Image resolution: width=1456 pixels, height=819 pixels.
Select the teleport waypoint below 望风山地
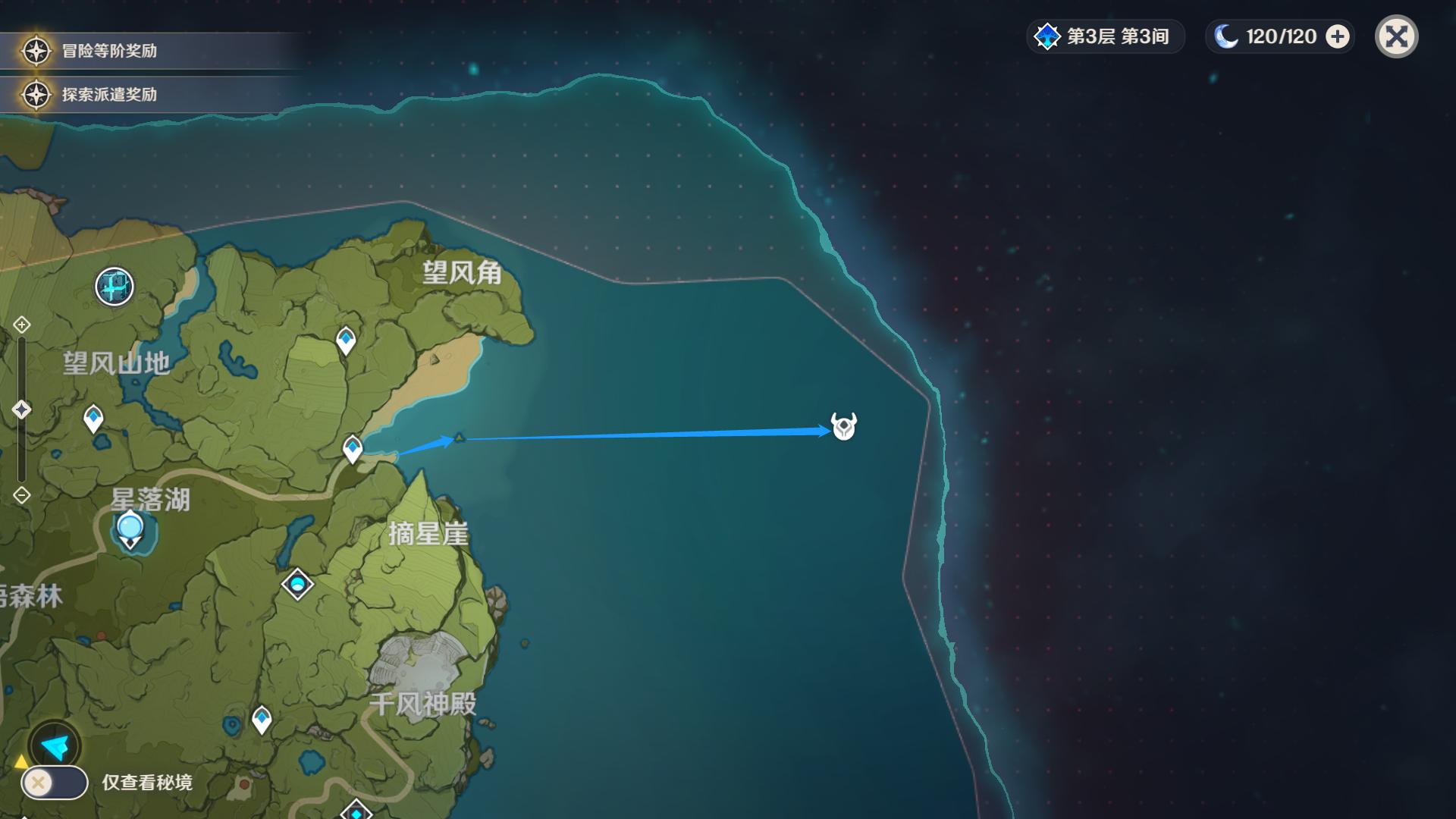click(93, 418)
